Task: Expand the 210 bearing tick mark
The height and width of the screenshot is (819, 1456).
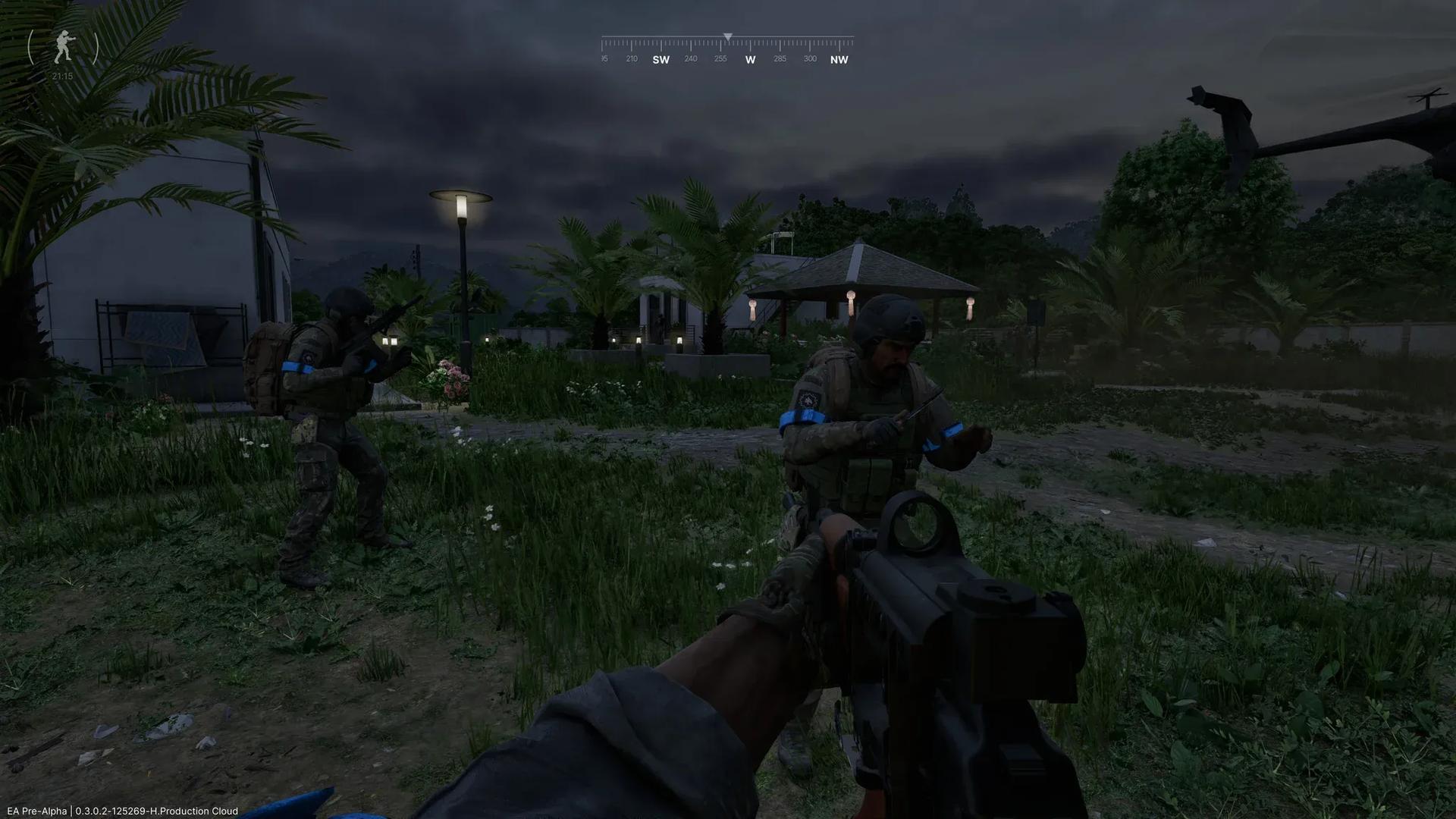Action: click(x=630, y=58)
